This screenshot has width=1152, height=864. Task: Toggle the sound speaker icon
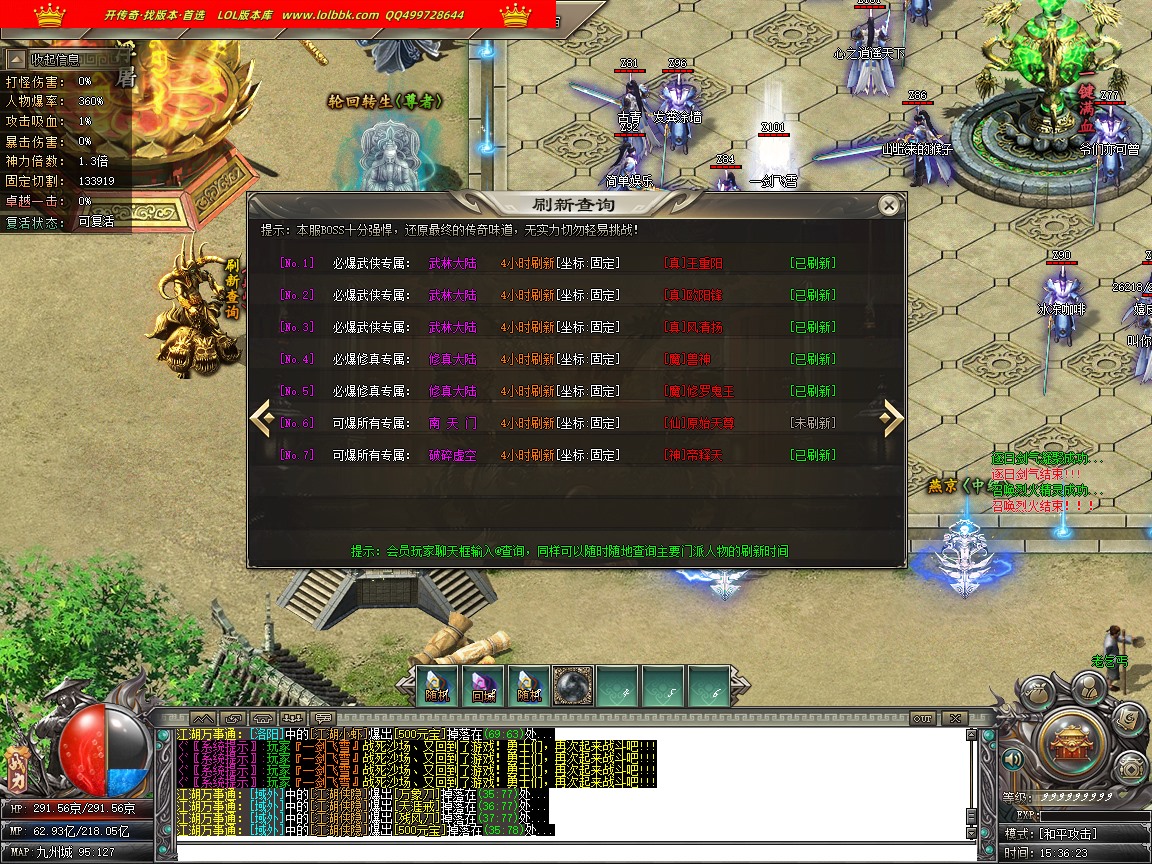(1012, 759)
